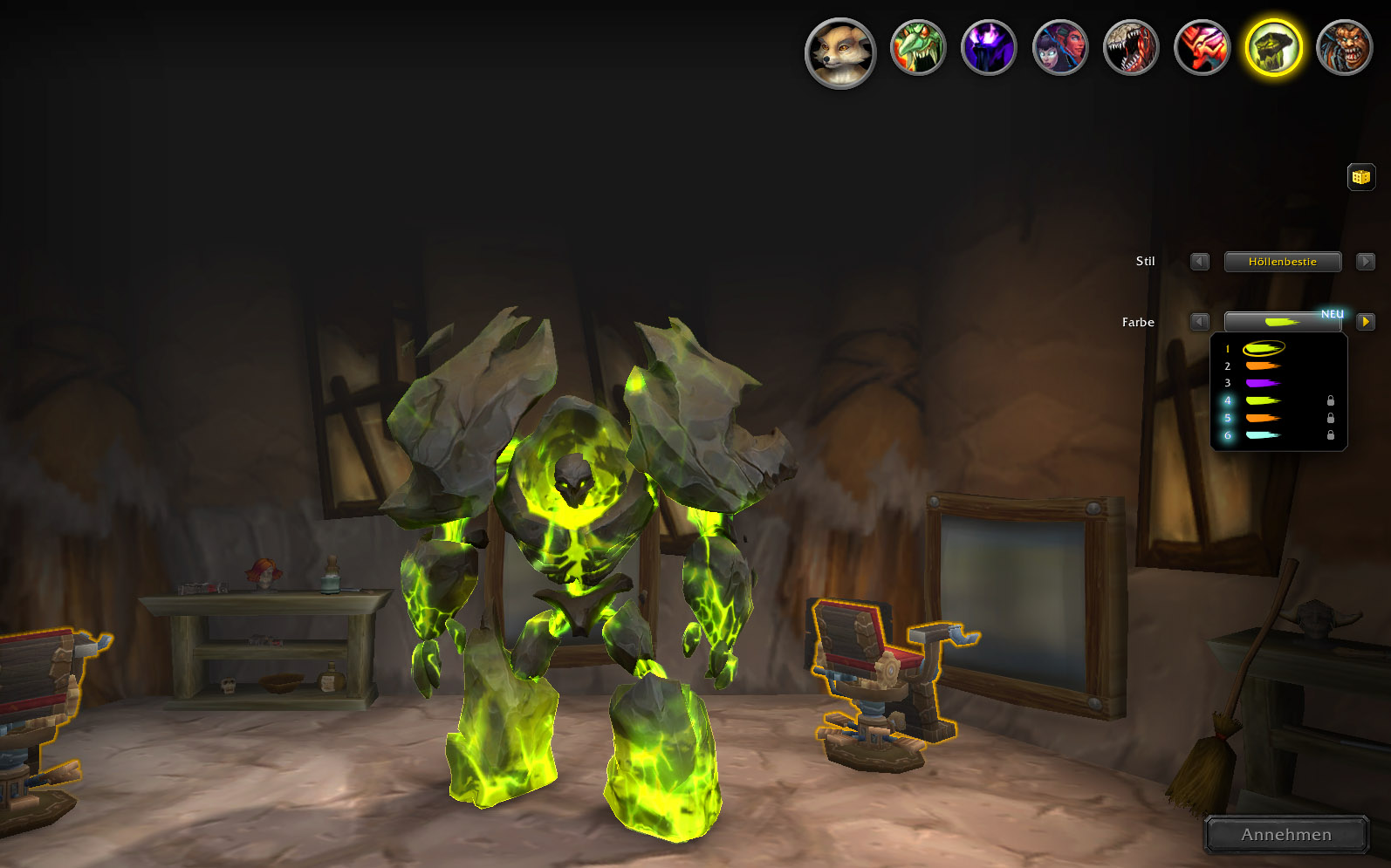Select the fanged felhunter portrait
This screenshot has height=868, width=1391.
1131,47
